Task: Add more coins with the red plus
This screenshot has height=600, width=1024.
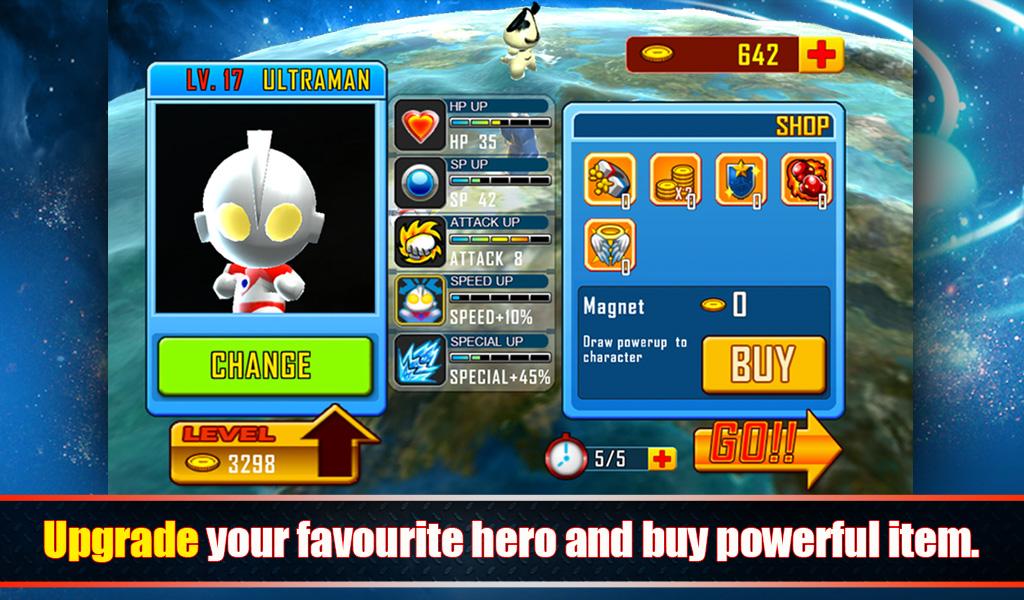Action: [820, 55]
